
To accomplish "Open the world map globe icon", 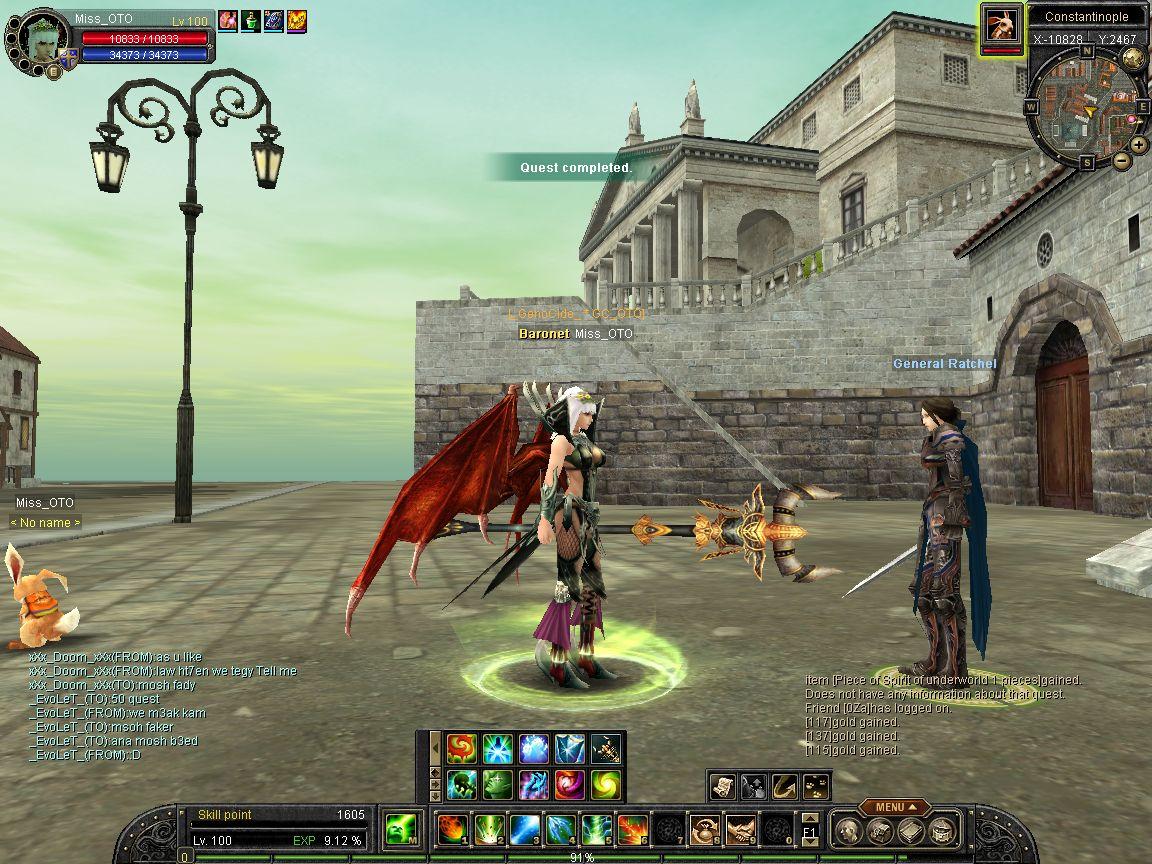I will [x=1132, y=57].
